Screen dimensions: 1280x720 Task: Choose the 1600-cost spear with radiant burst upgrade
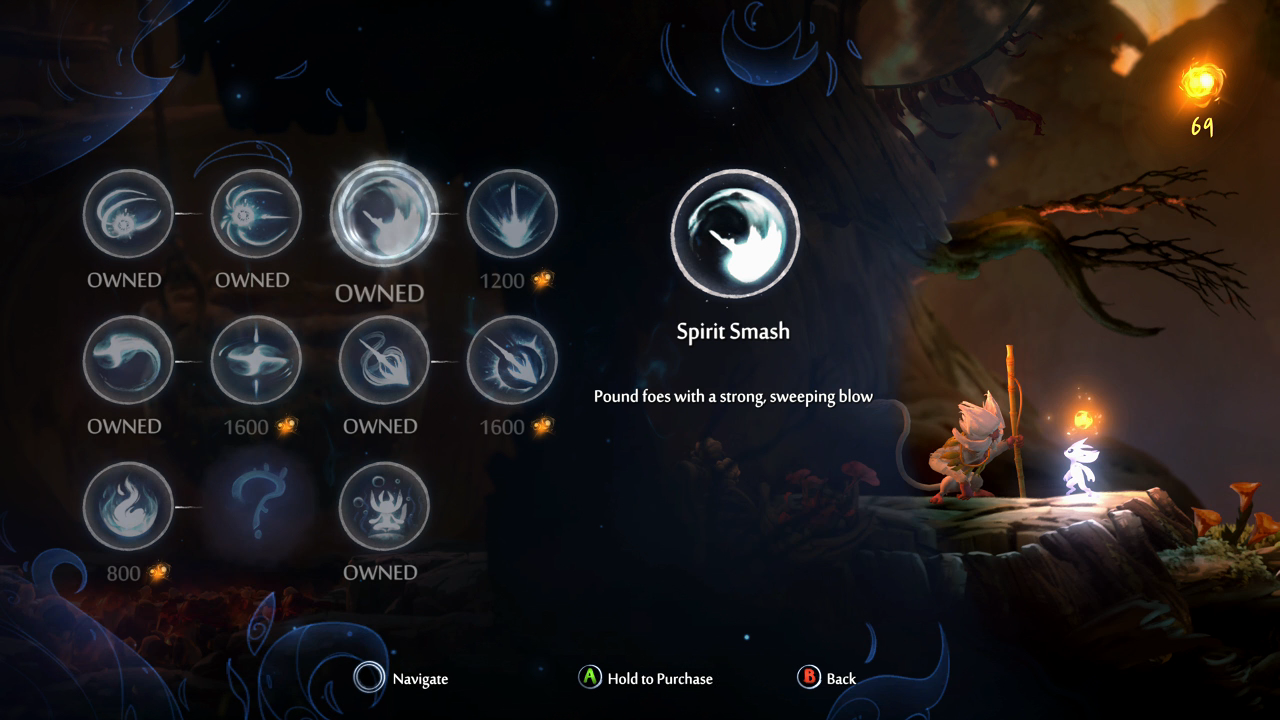pos(512,360)
